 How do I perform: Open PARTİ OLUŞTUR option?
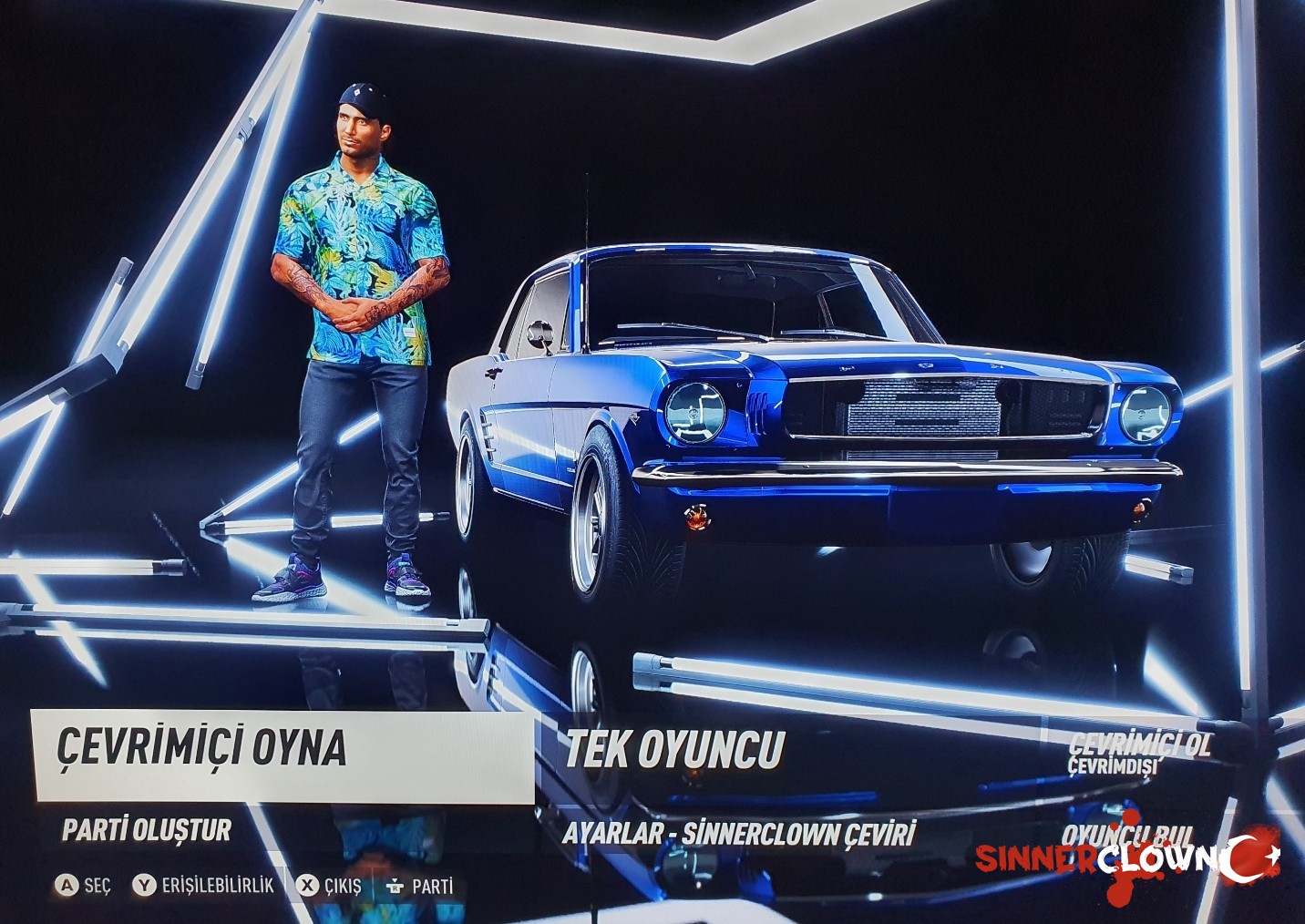pyautogui.click(x=147, y=830)
